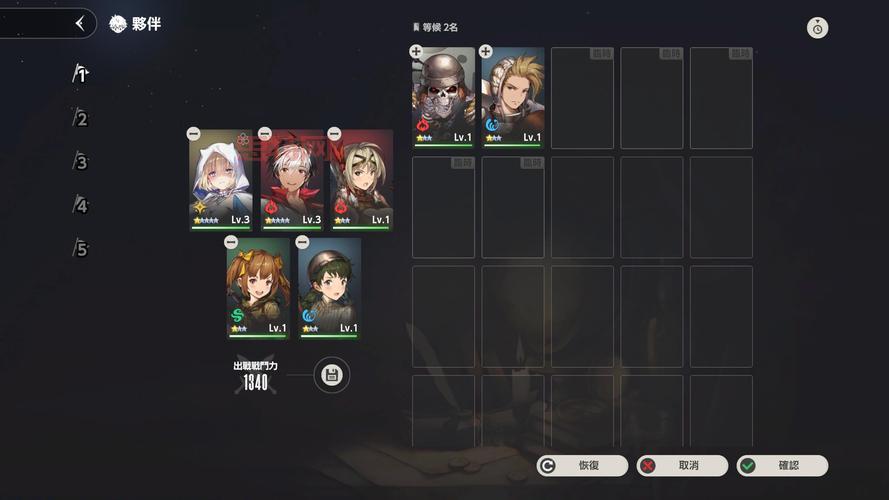This screenshot has height=500, width=889.
Task: Switch to team slot 2
Action: [x=81, y=119]
